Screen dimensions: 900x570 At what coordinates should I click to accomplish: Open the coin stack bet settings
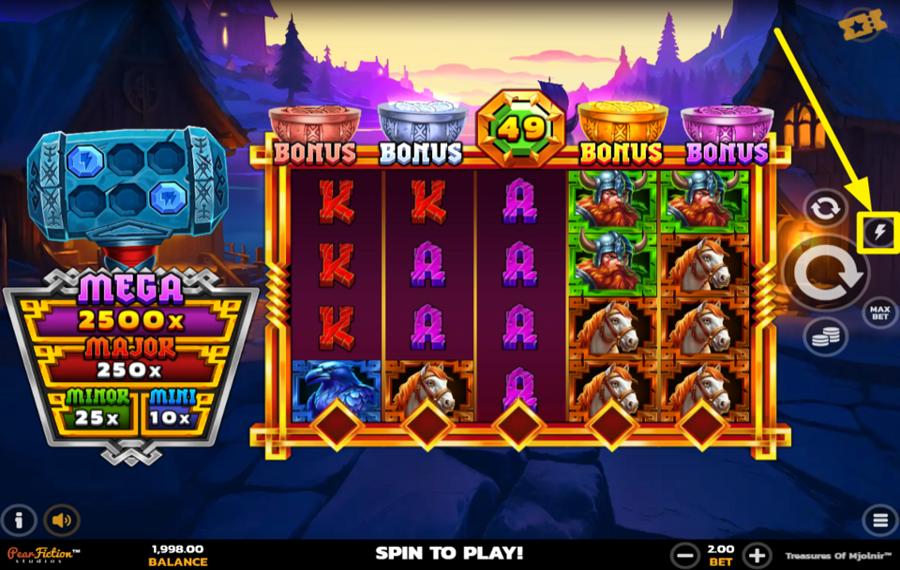[x=826, y=337]
